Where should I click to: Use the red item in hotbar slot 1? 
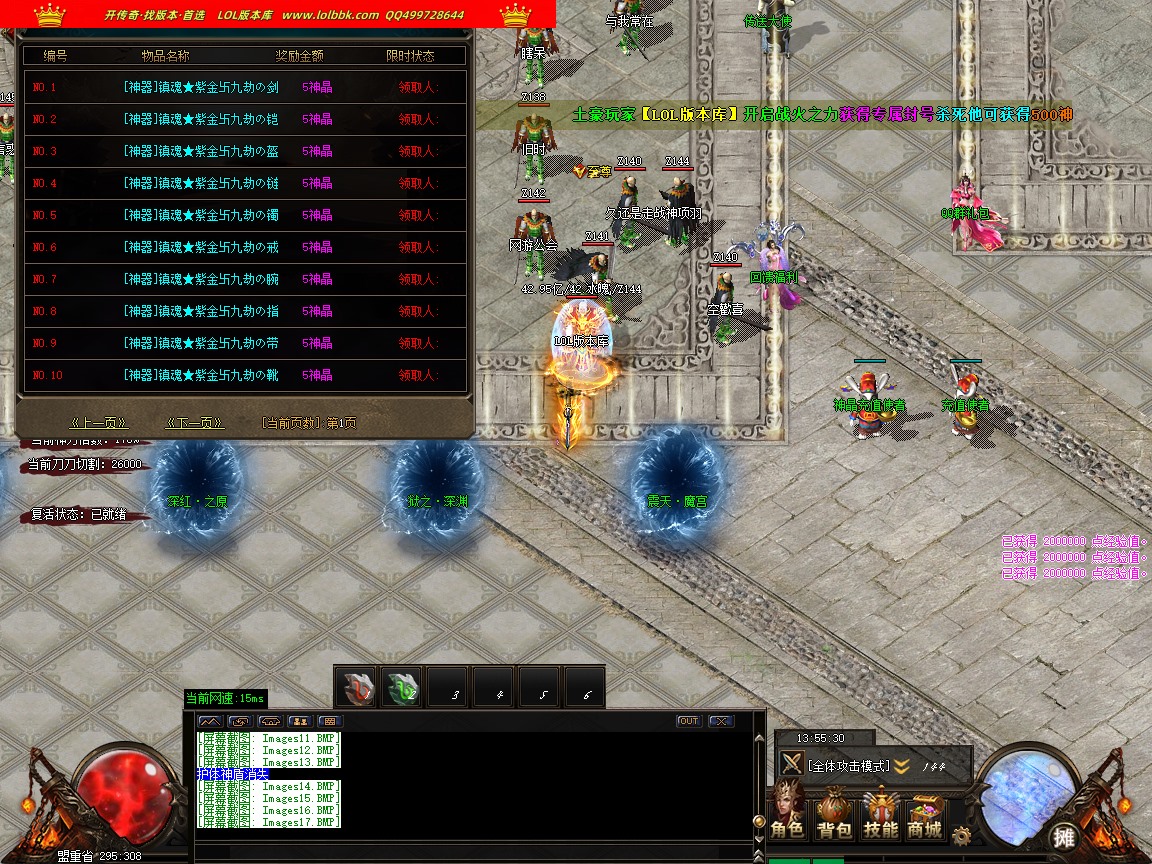click(x=356, y=688)
